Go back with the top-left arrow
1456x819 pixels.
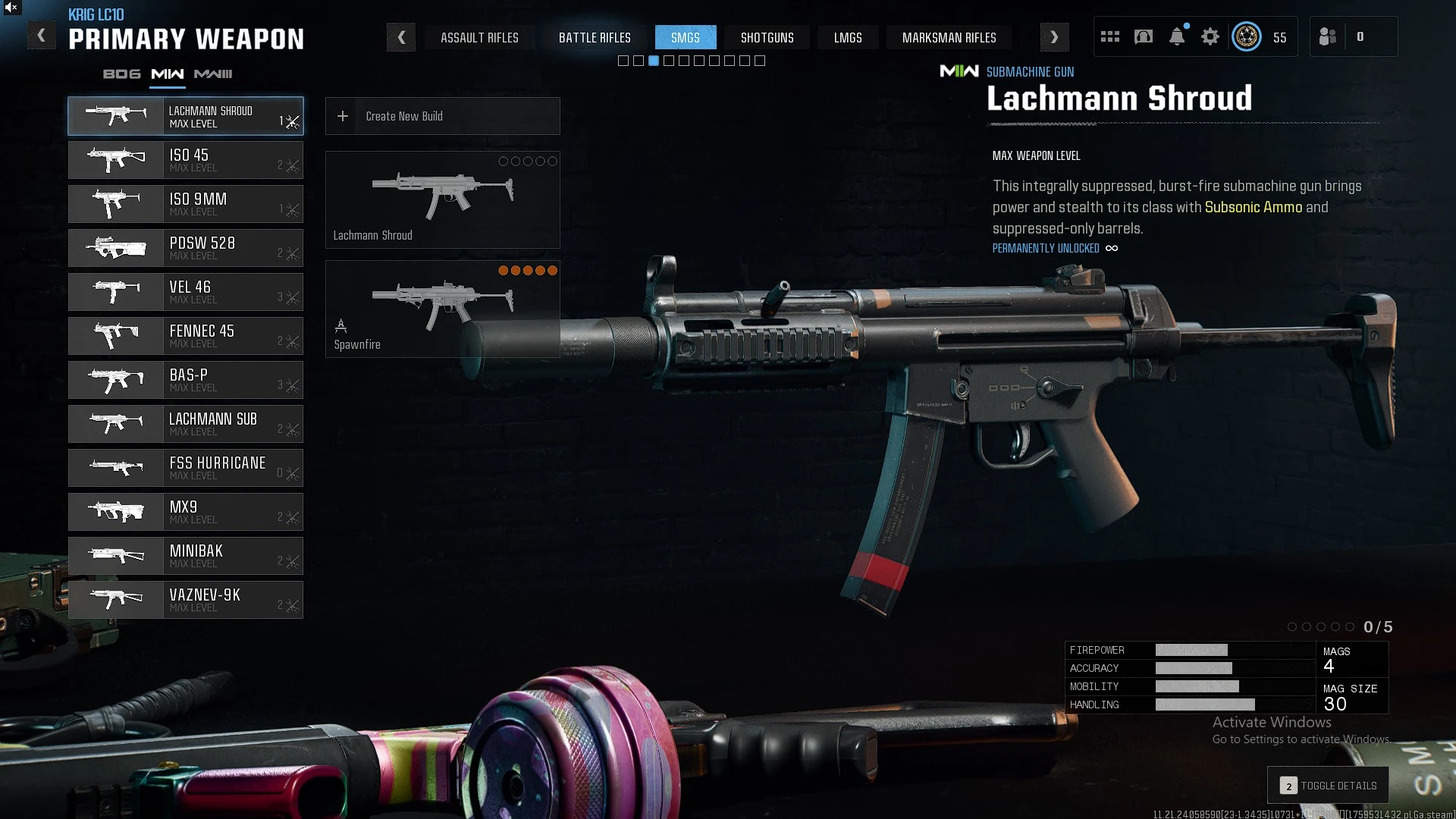[42, 36]
